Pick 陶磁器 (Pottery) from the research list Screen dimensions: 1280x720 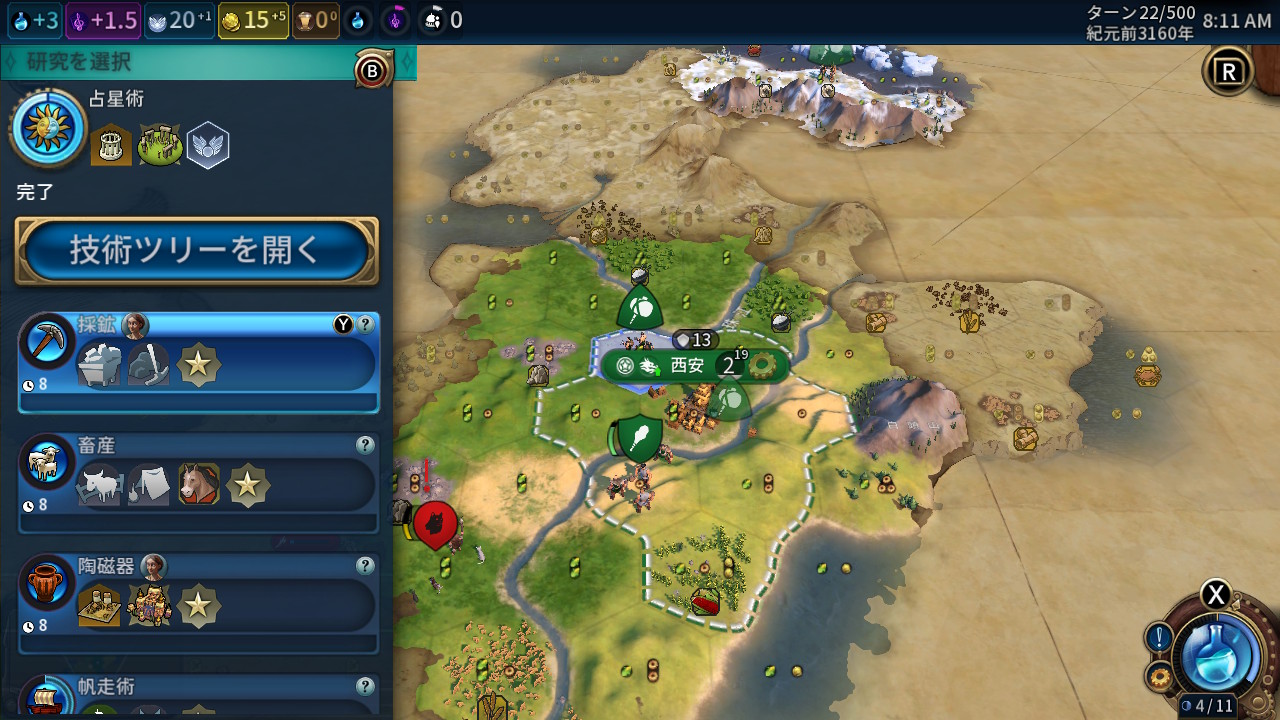pyautogui.click(x=200, y=603)
